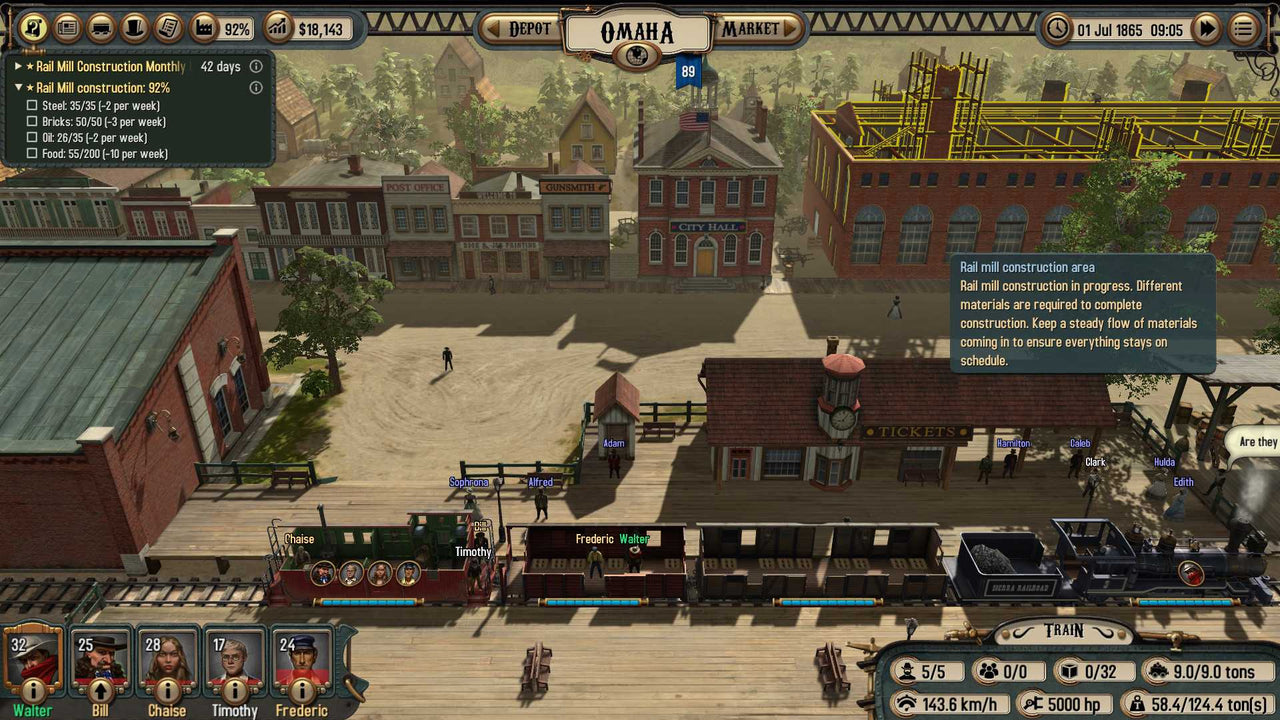Viewport: 1280px width, 720px height.
Task: Click the top hat icon in toolbar
Action: [x=136, y=28]
